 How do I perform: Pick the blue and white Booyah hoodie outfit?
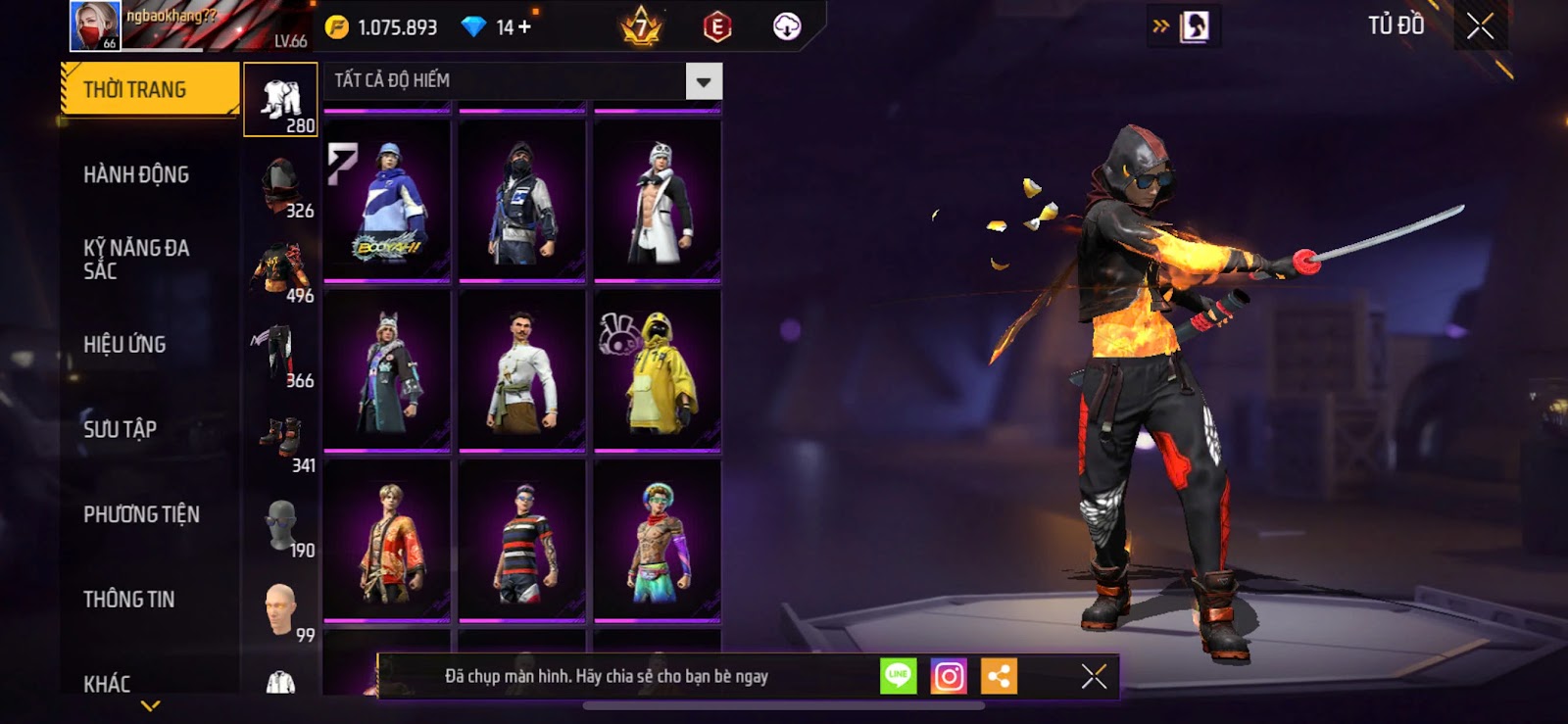pyautogui.click(x=387, y=201)
